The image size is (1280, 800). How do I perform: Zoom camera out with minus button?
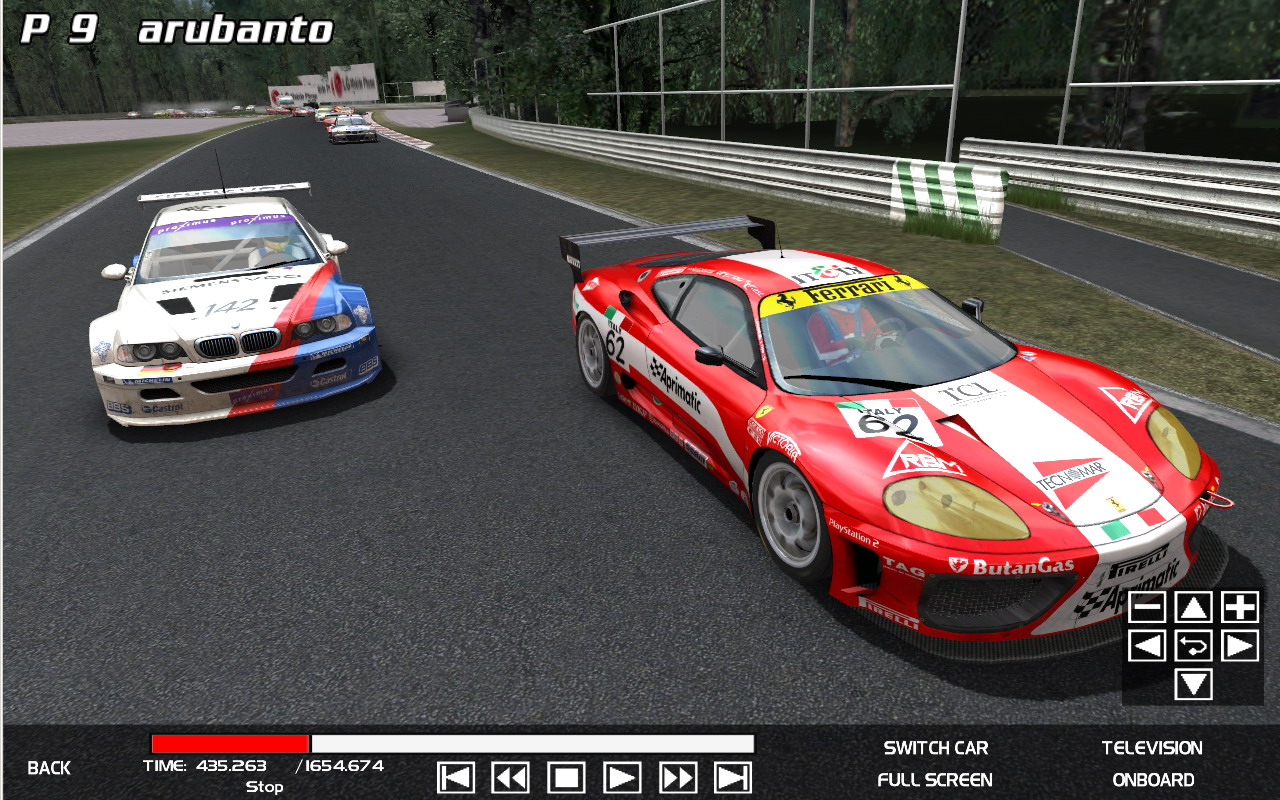(x=1147, y=607)
